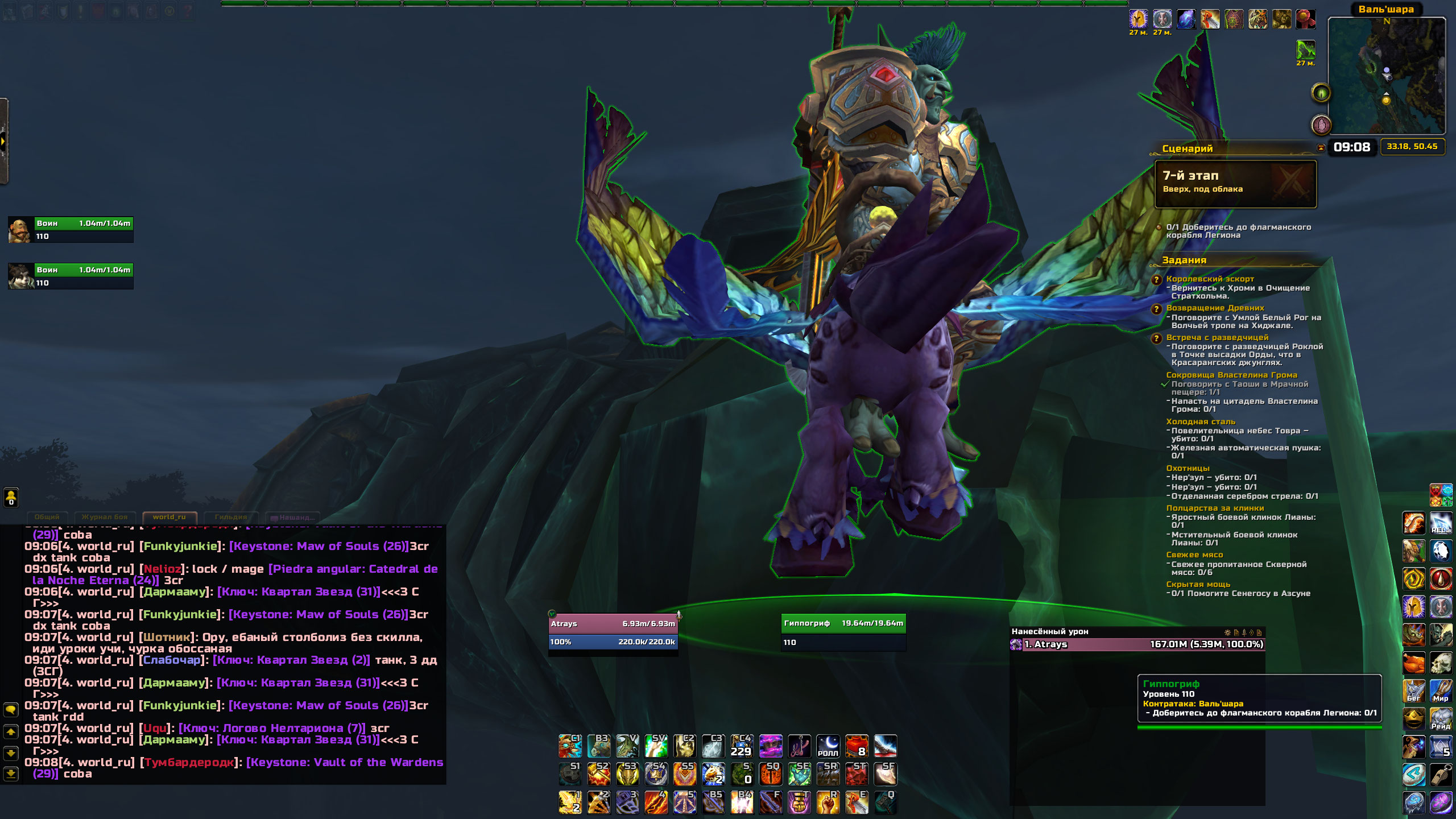This screenshot has width=1456, height=819.
Task: Collapse the Сценарий objective tracker
Action: coord(1321,148)
